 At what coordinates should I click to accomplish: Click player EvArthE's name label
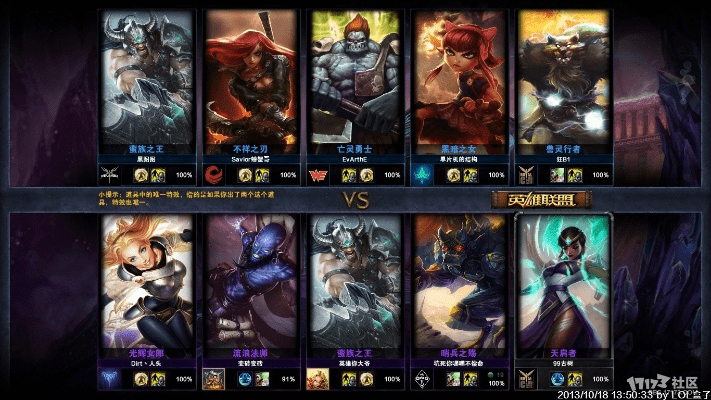coord(354,159)
